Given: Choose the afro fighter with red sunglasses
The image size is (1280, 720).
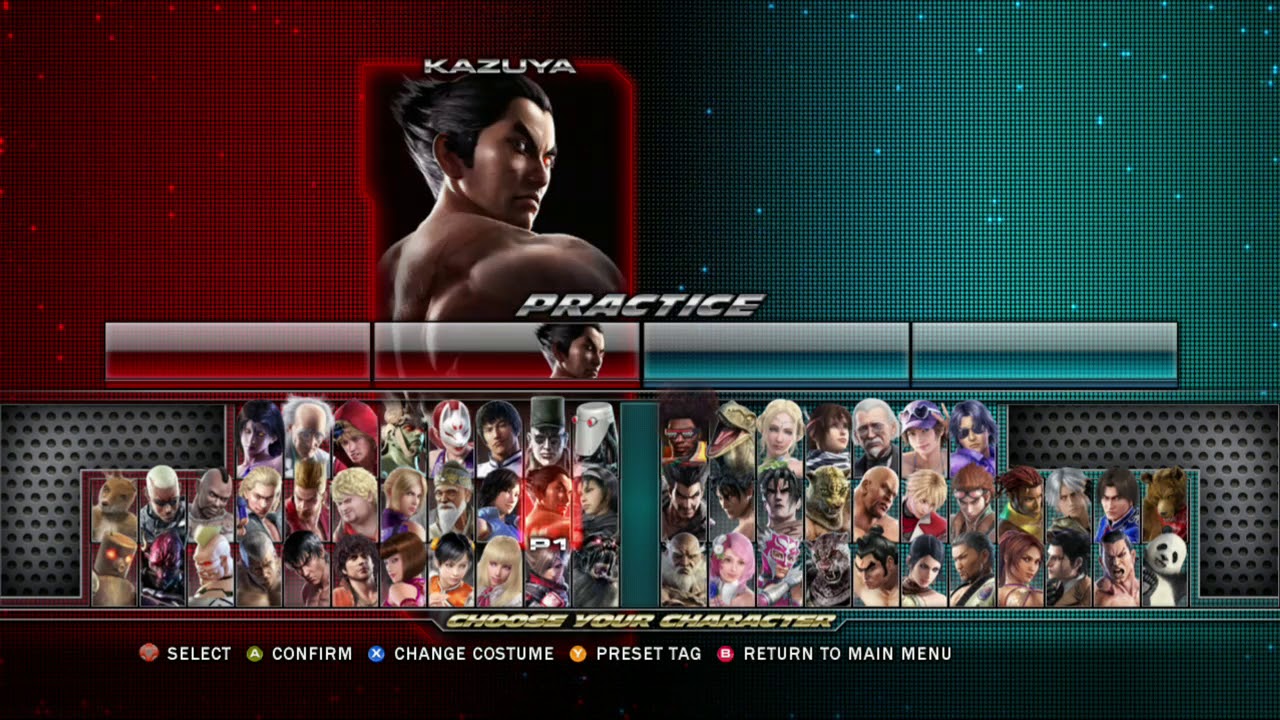Looking at the screenshot, I should (685, 434).
